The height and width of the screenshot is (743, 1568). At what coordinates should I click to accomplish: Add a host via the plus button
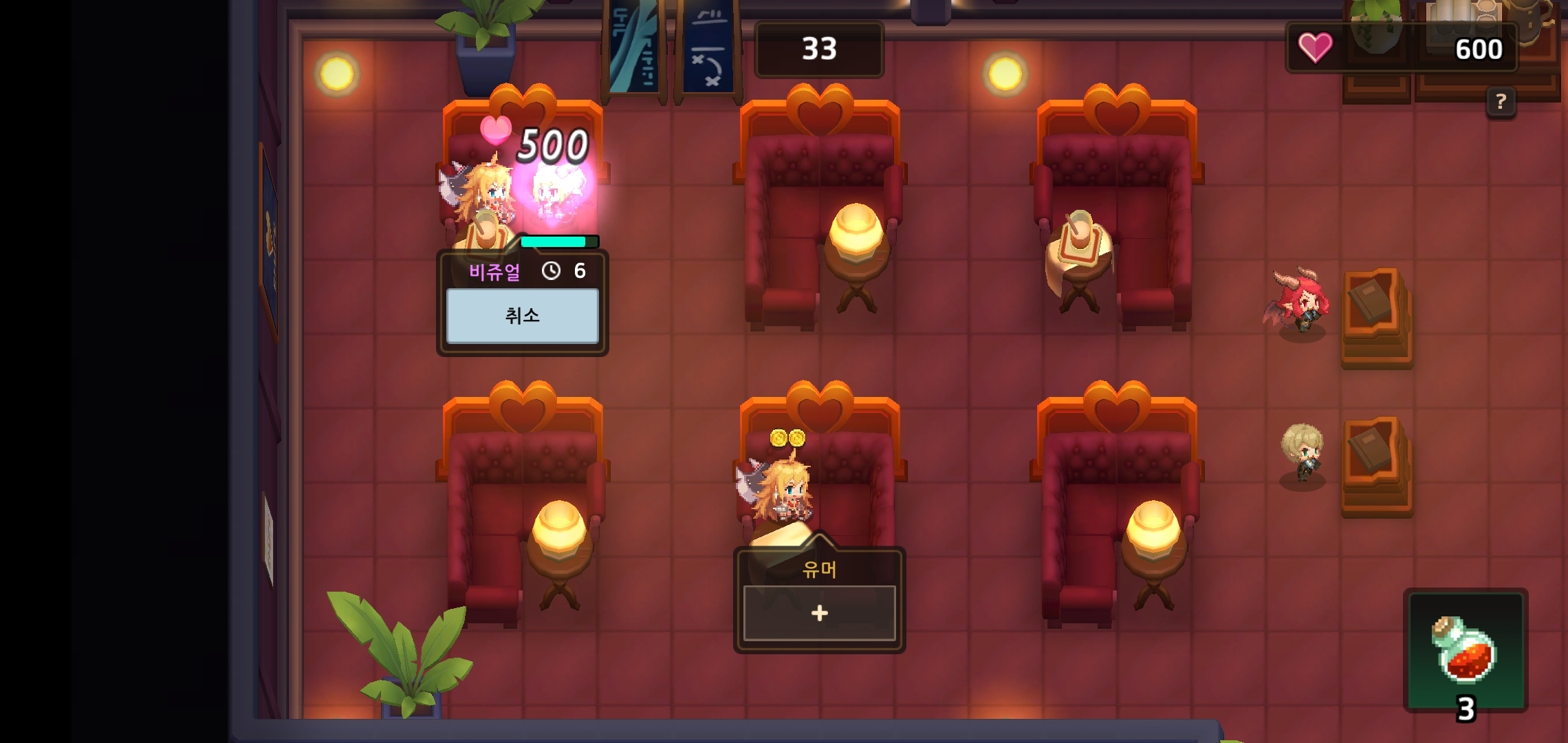pyautogui.click(x=819, y=613)
